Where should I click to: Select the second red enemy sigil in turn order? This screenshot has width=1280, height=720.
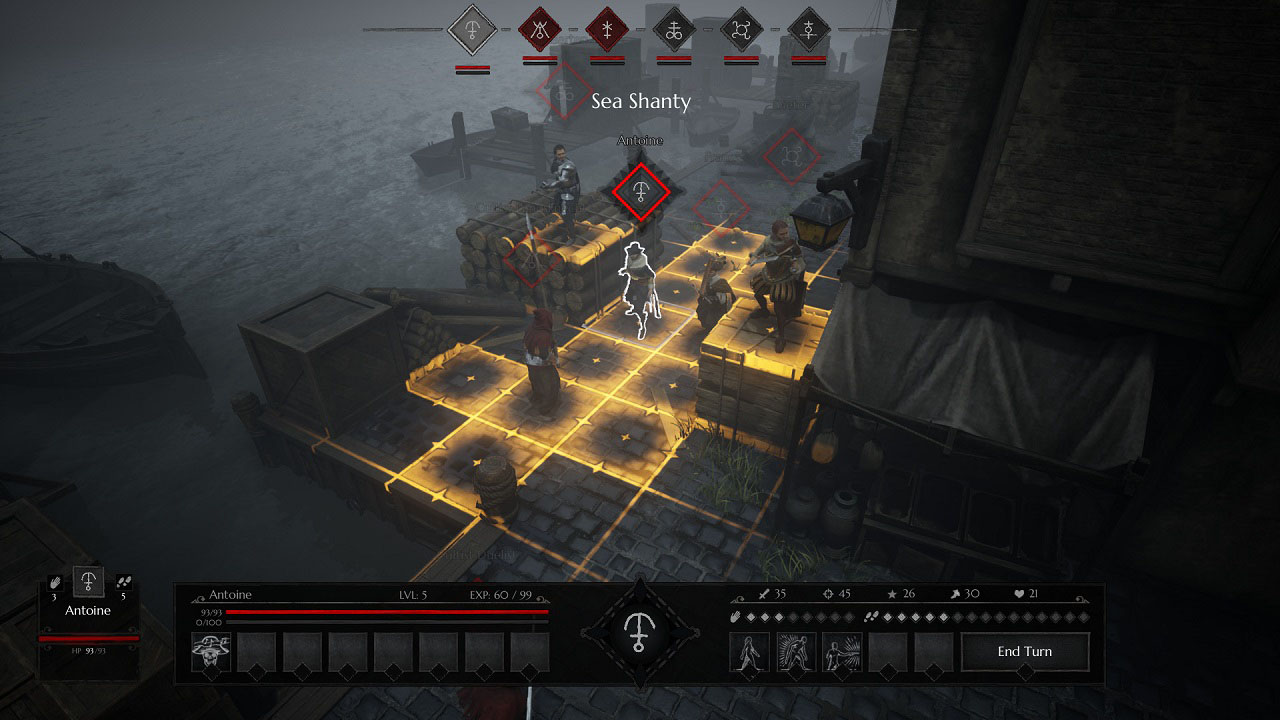click(538, 29)
